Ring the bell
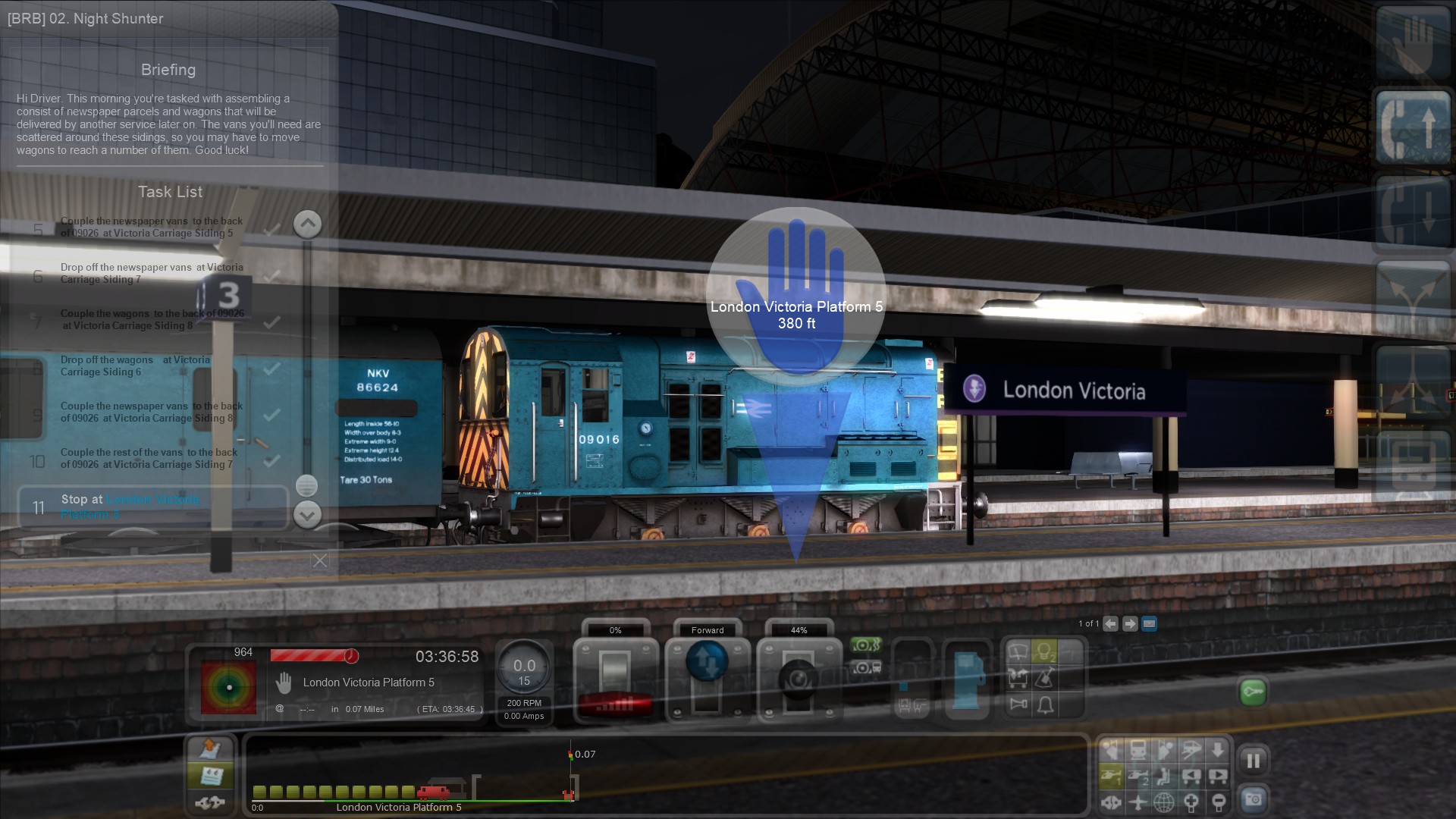Image resolution: width=1456 pixels, height=819 pixels. 1045,705
